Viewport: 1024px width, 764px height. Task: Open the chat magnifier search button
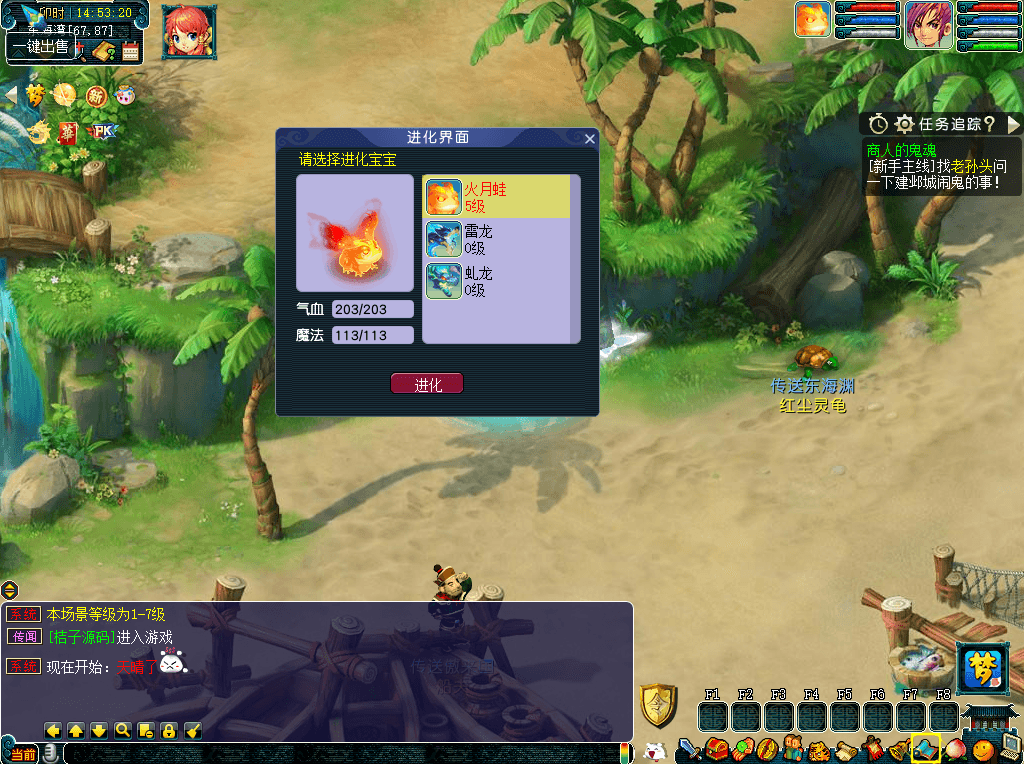click(122, 730)
